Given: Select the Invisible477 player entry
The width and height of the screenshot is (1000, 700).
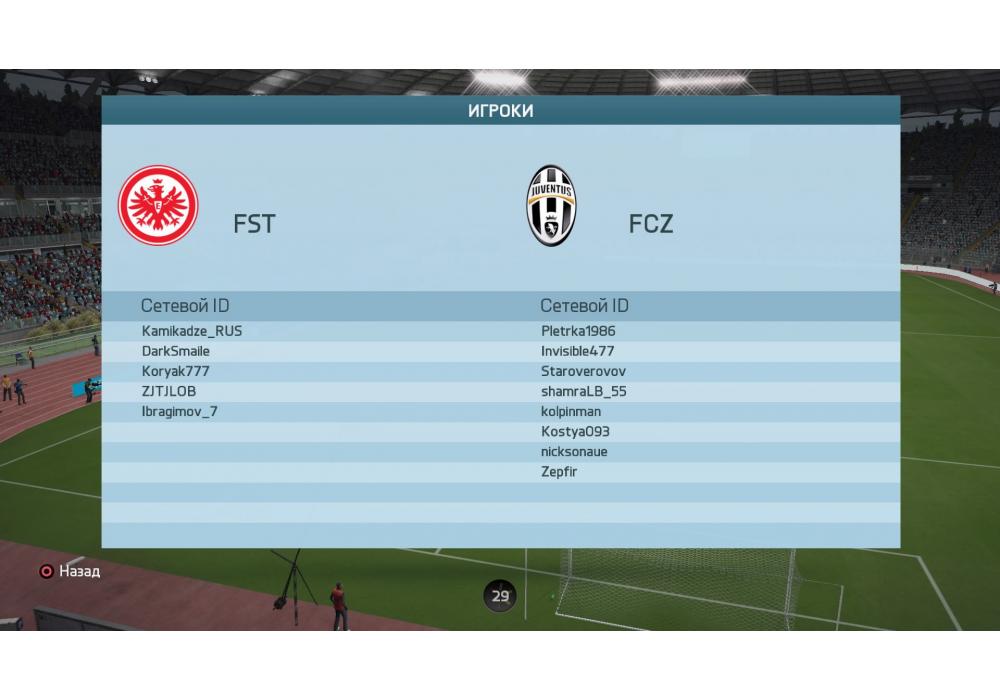Looking at the screenshot, I should point(578,351).
